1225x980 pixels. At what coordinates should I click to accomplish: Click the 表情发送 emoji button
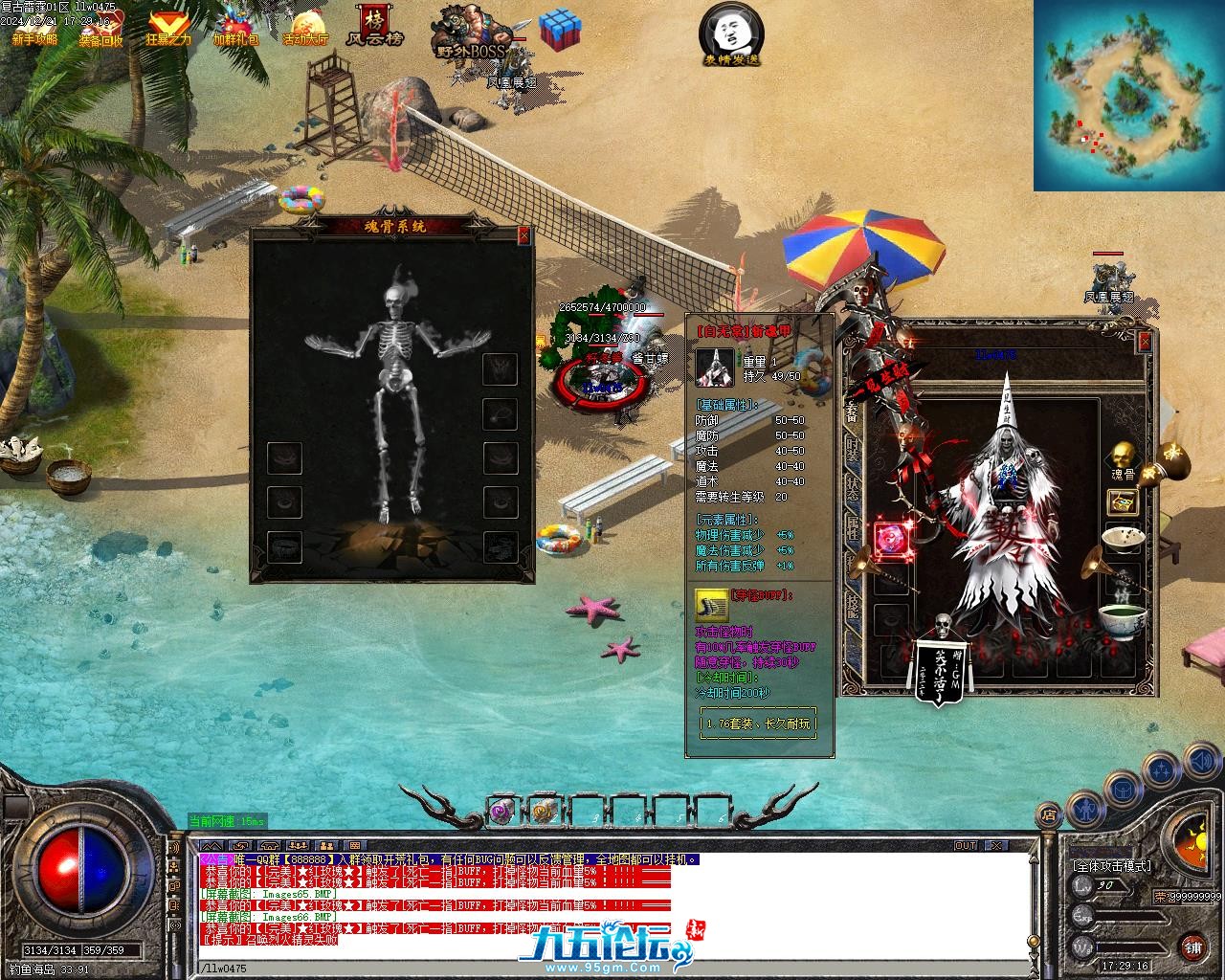point(731,34)
